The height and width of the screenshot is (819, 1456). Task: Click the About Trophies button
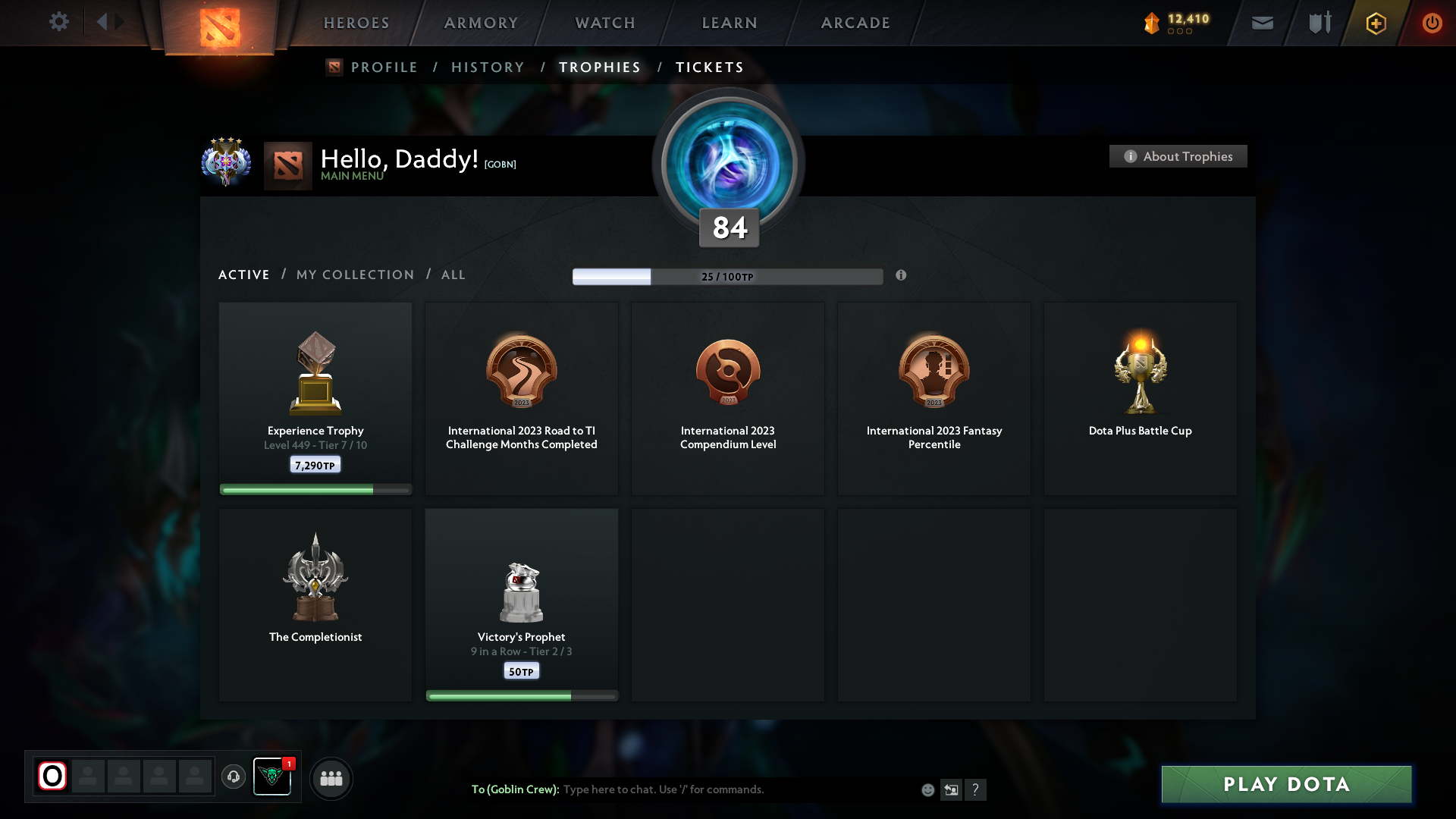(x=1178, y=156)
